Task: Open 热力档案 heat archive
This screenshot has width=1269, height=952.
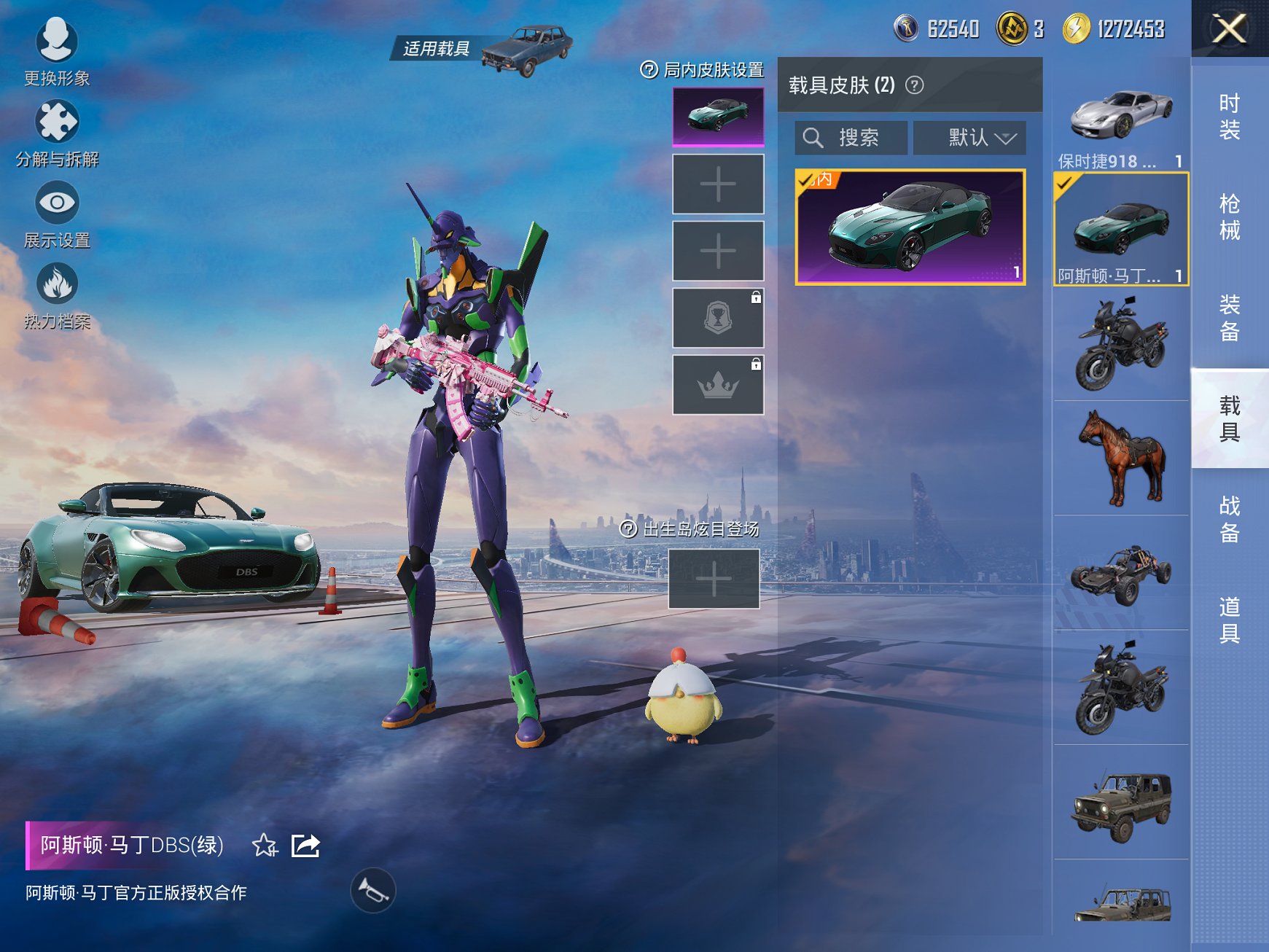Action: point(57,294)
